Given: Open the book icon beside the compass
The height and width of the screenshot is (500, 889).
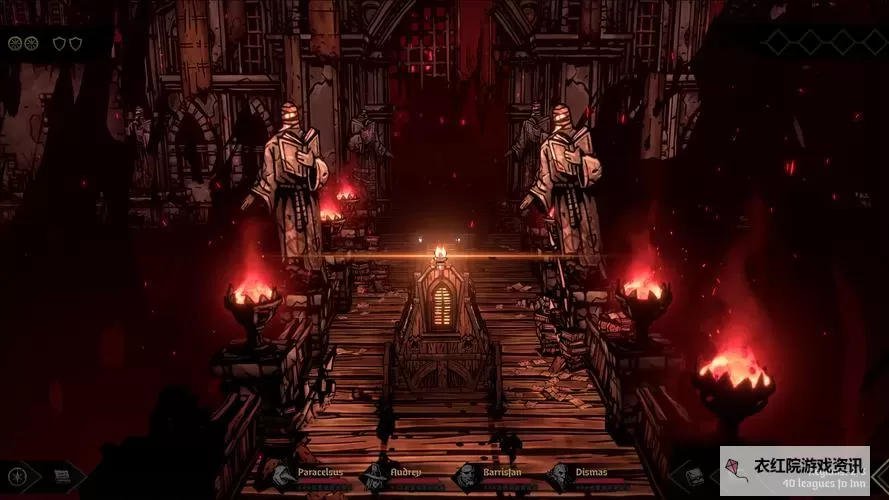Looking at the screenshot, I should click(x=61, y=478).
